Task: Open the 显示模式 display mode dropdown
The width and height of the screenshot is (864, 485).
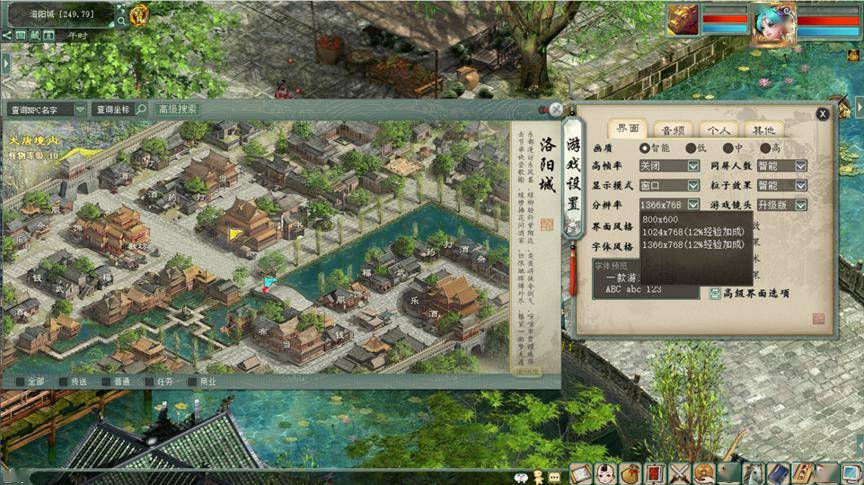Action: 693,185
